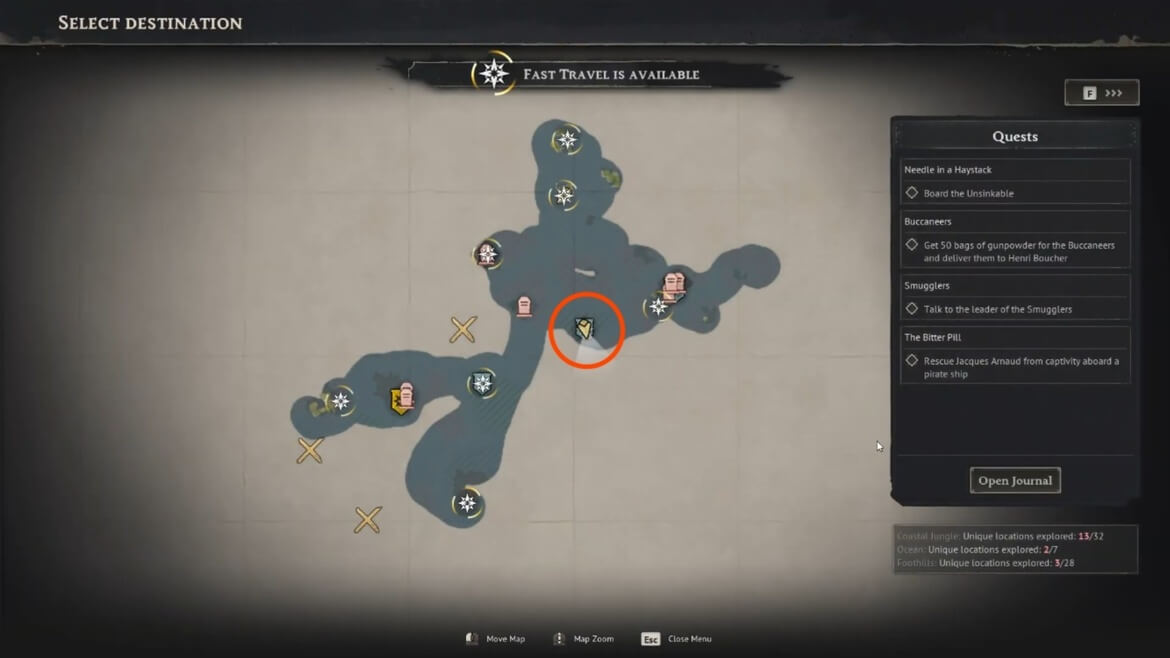Screen dimensions: 1170x658
Task: Select the Needle in a Haystack quest
Action: point(1016,181)
